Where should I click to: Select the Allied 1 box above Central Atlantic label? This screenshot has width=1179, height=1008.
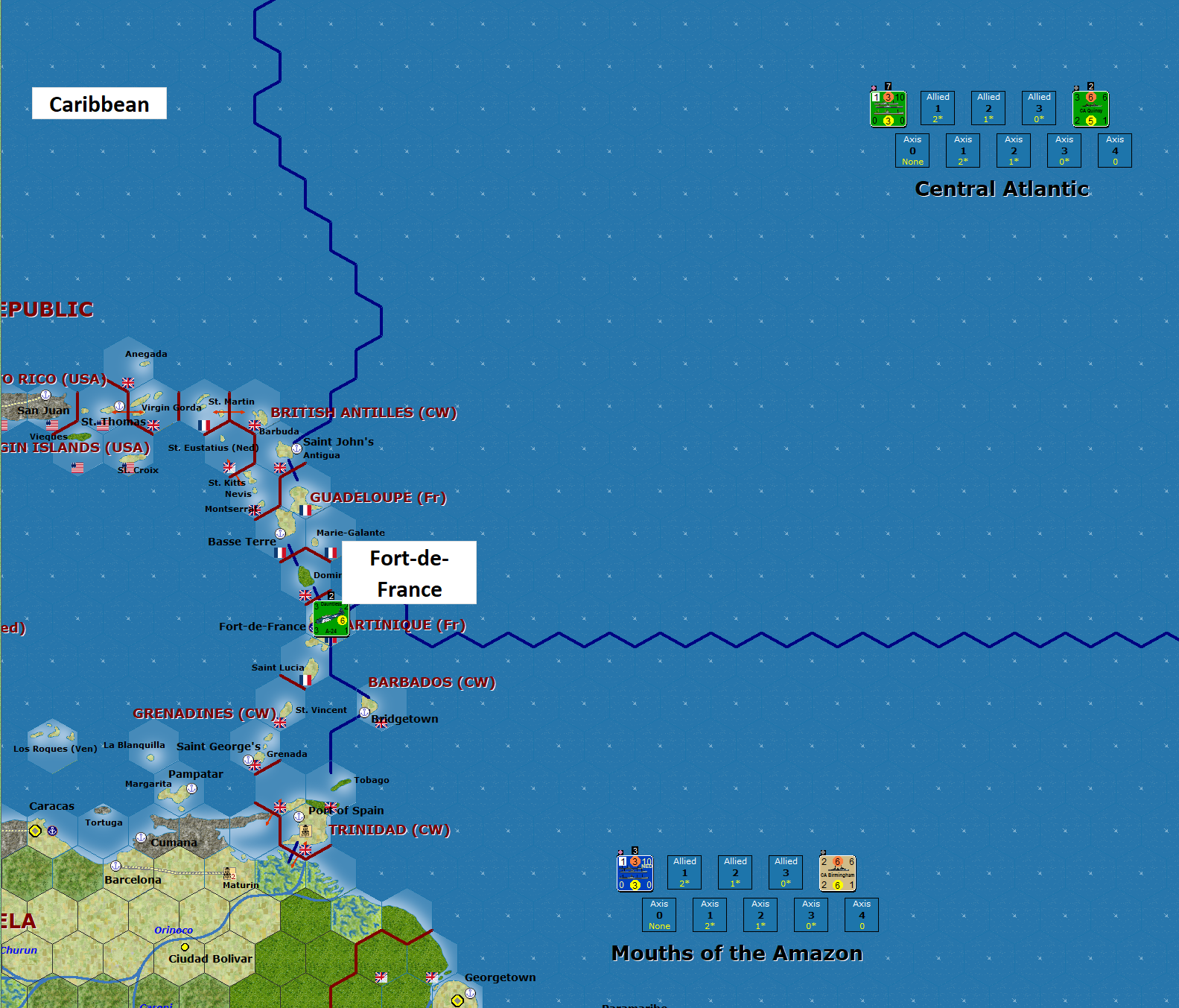(x=937, y=107)
